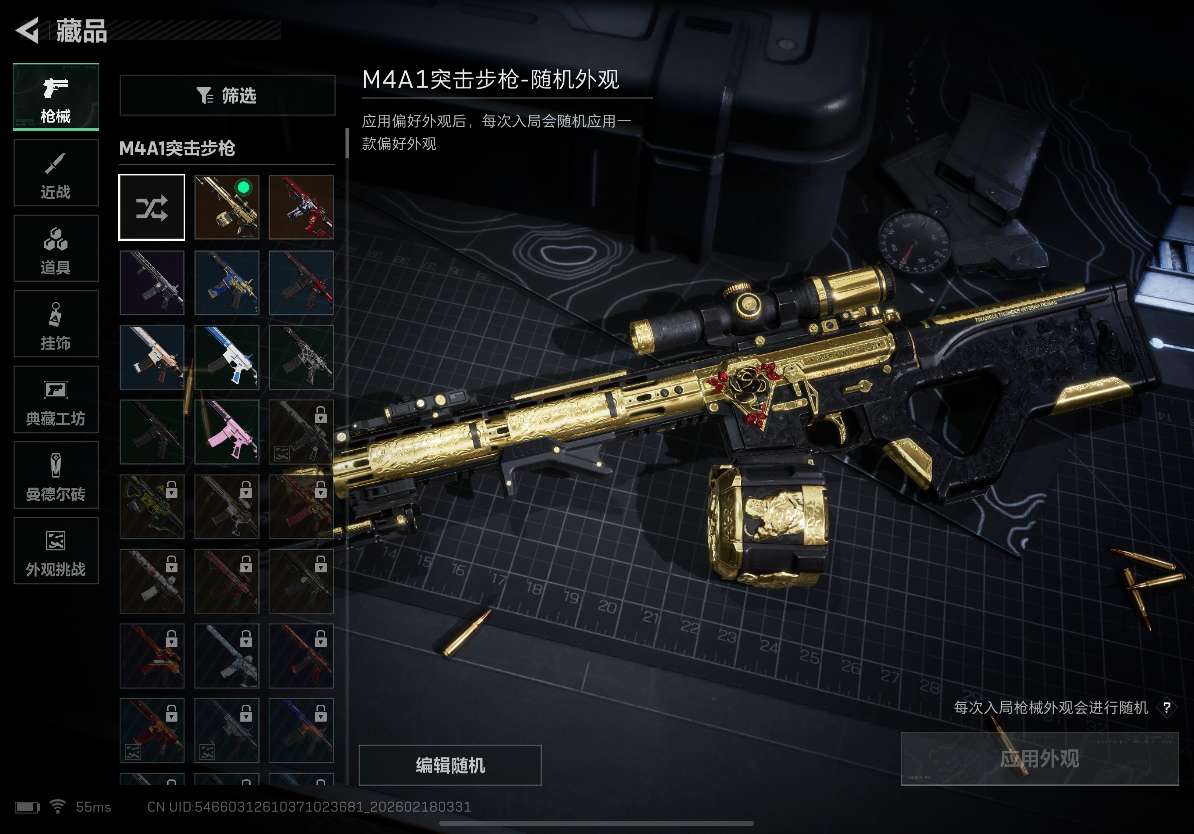This screenshot has height=834, width=1194.
Task: Open the 典藏工坊 workshop tab
Action: 56,400
